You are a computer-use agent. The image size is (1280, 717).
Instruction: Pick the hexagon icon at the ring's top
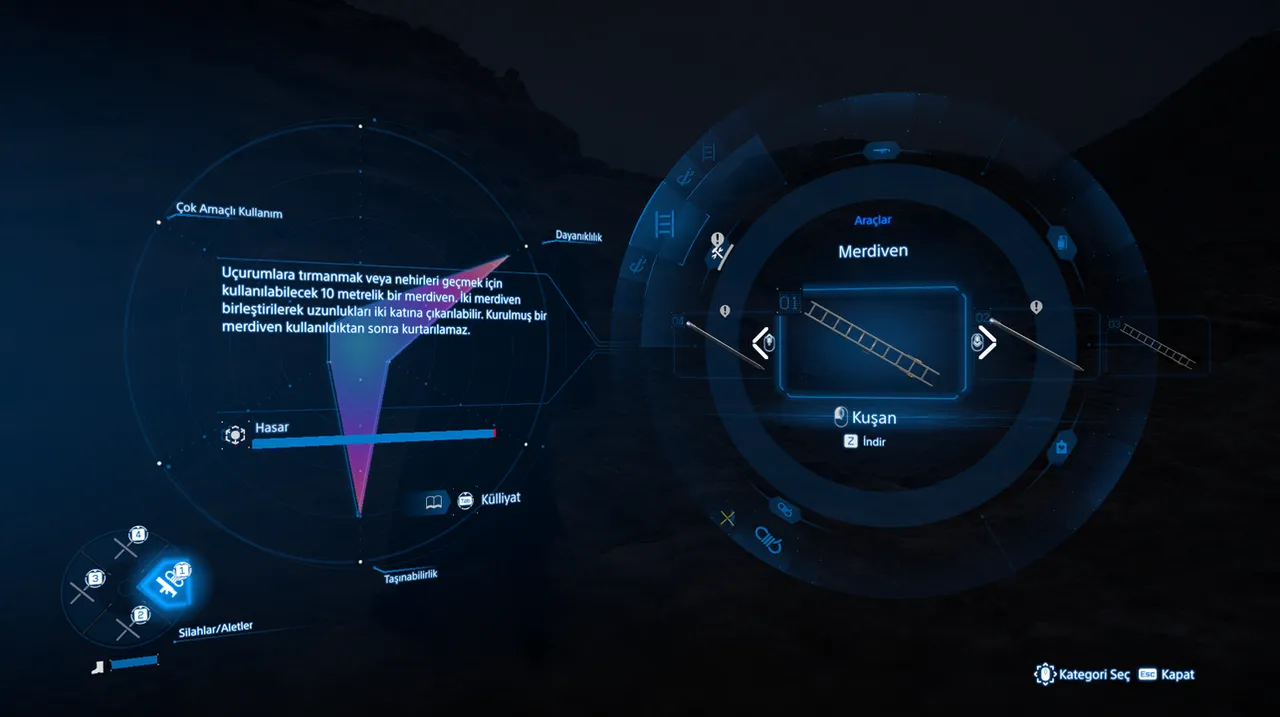882,150
